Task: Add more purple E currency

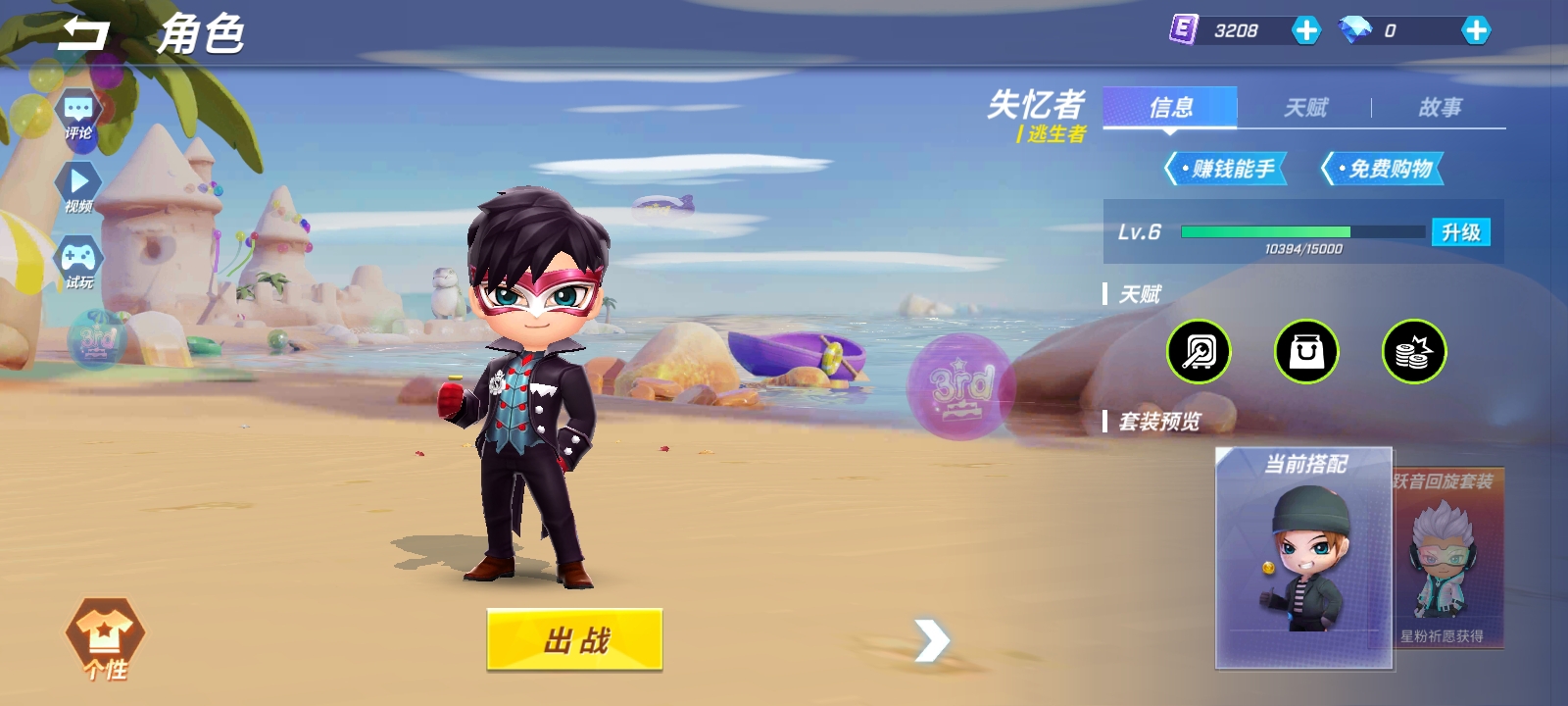Action: (x=1305, y=31)
